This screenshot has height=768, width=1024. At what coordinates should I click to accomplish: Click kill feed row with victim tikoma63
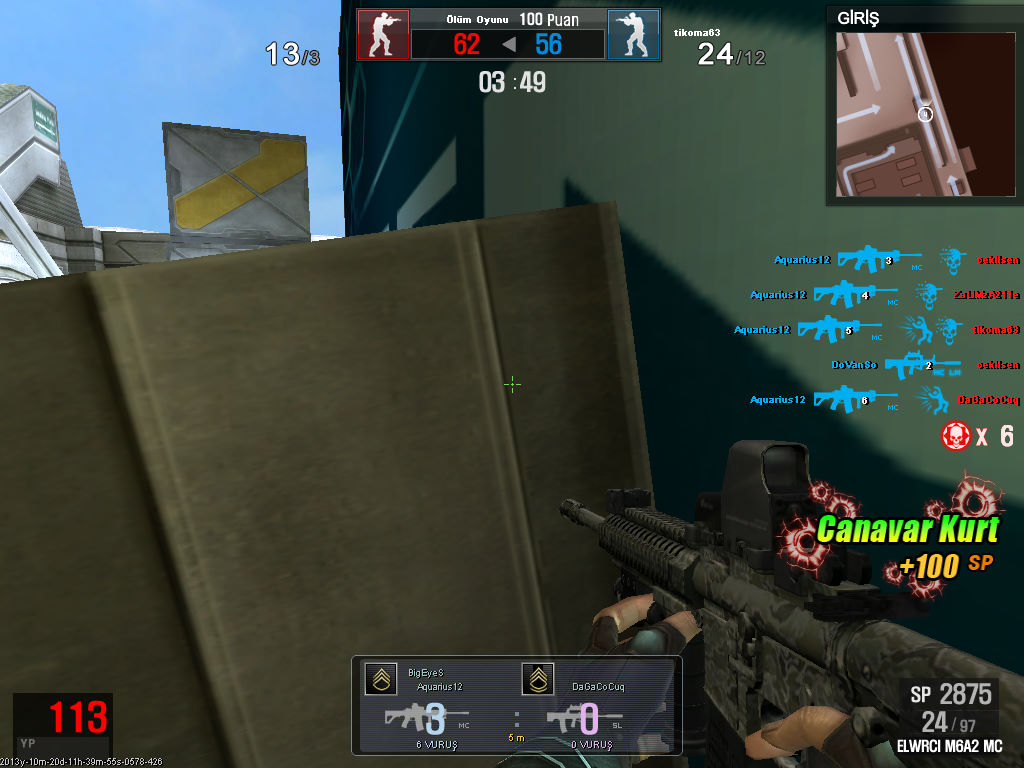click(877, 330)
